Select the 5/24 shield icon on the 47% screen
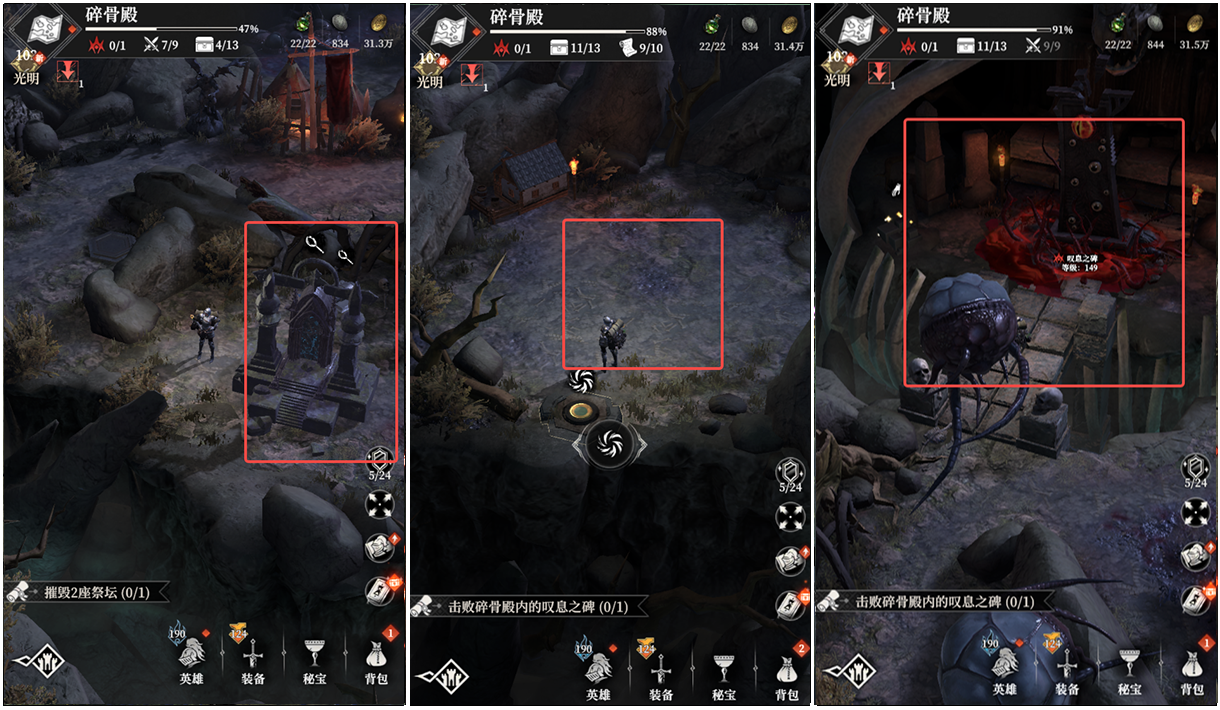Screen dimensions: 1220x710 coord(381,465)
